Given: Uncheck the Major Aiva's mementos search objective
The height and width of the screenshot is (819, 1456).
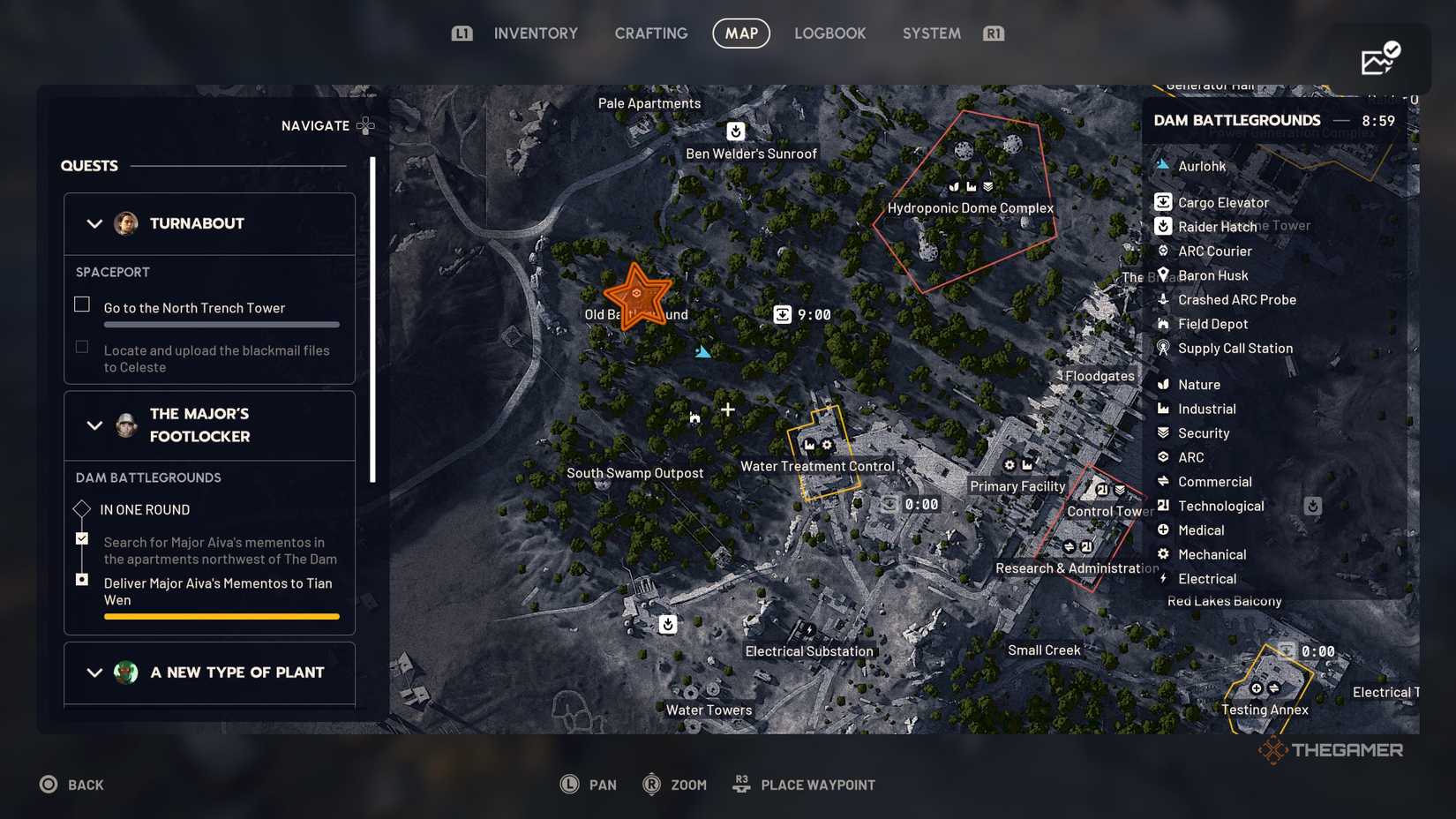Looking at the screenshot, I should click(x=81, y=537).
